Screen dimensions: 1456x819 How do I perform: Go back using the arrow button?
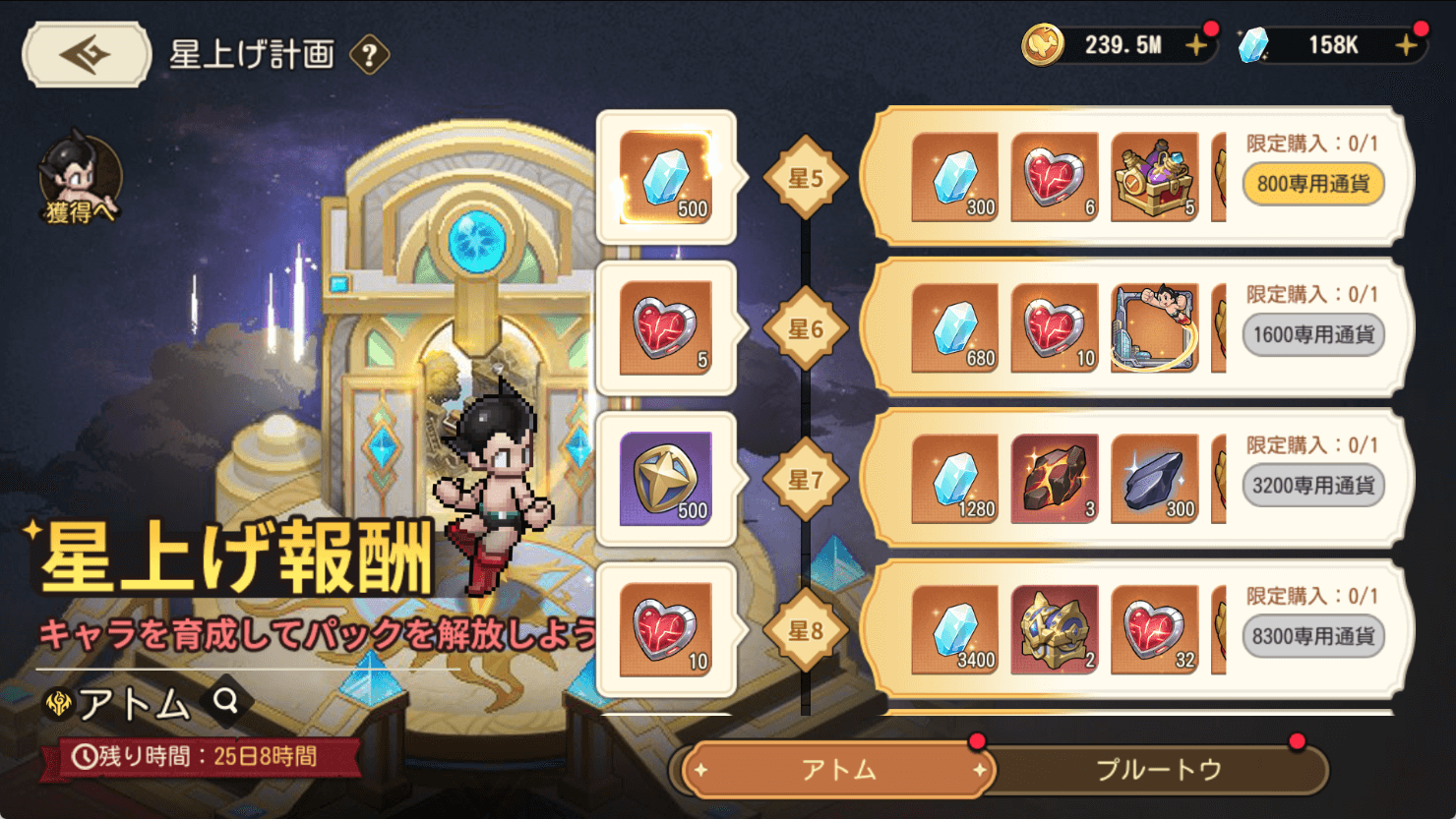click(x=87, y=55)
